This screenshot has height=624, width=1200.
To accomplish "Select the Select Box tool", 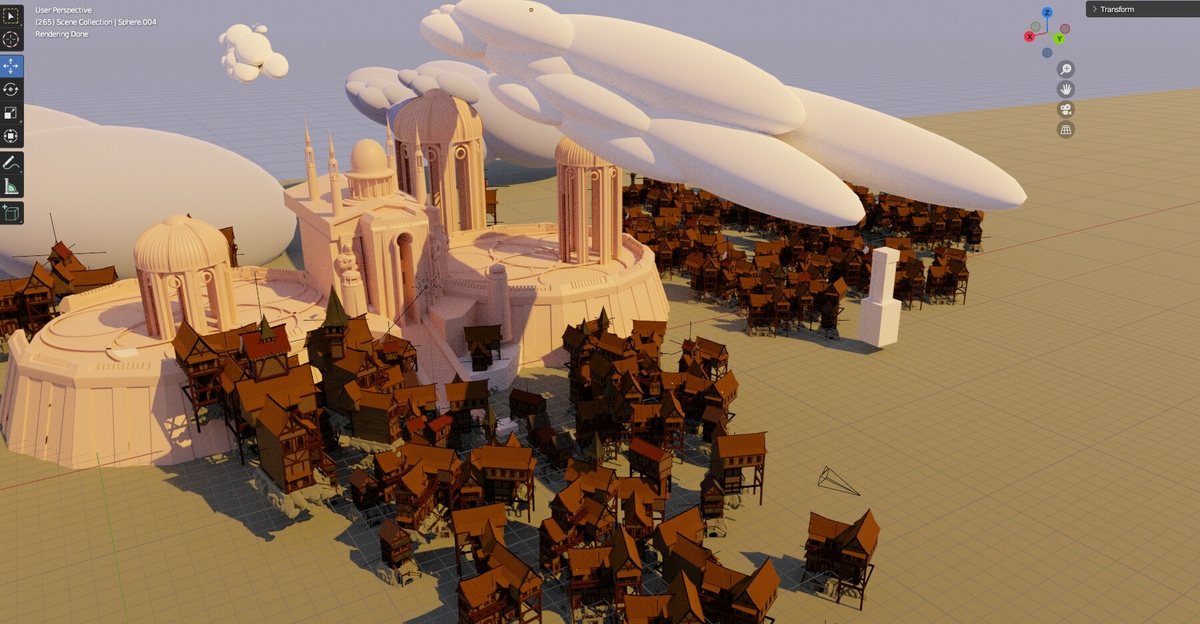I will pos(11,16).
